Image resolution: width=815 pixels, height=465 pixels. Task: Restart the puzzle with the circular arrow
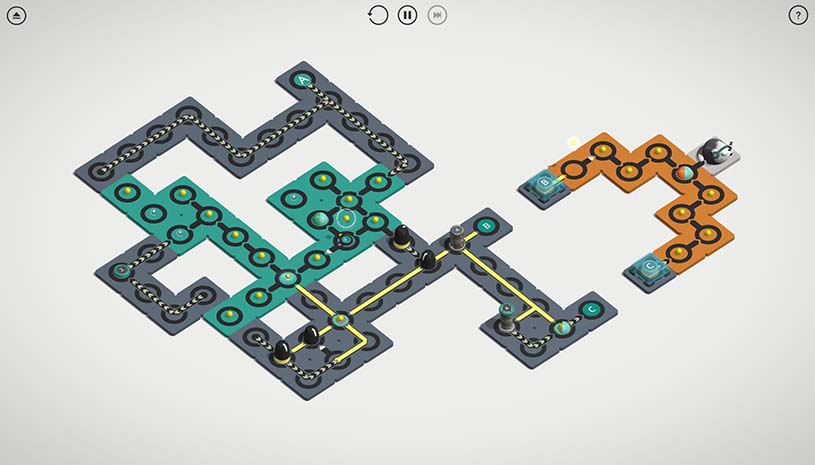point(378,15)
